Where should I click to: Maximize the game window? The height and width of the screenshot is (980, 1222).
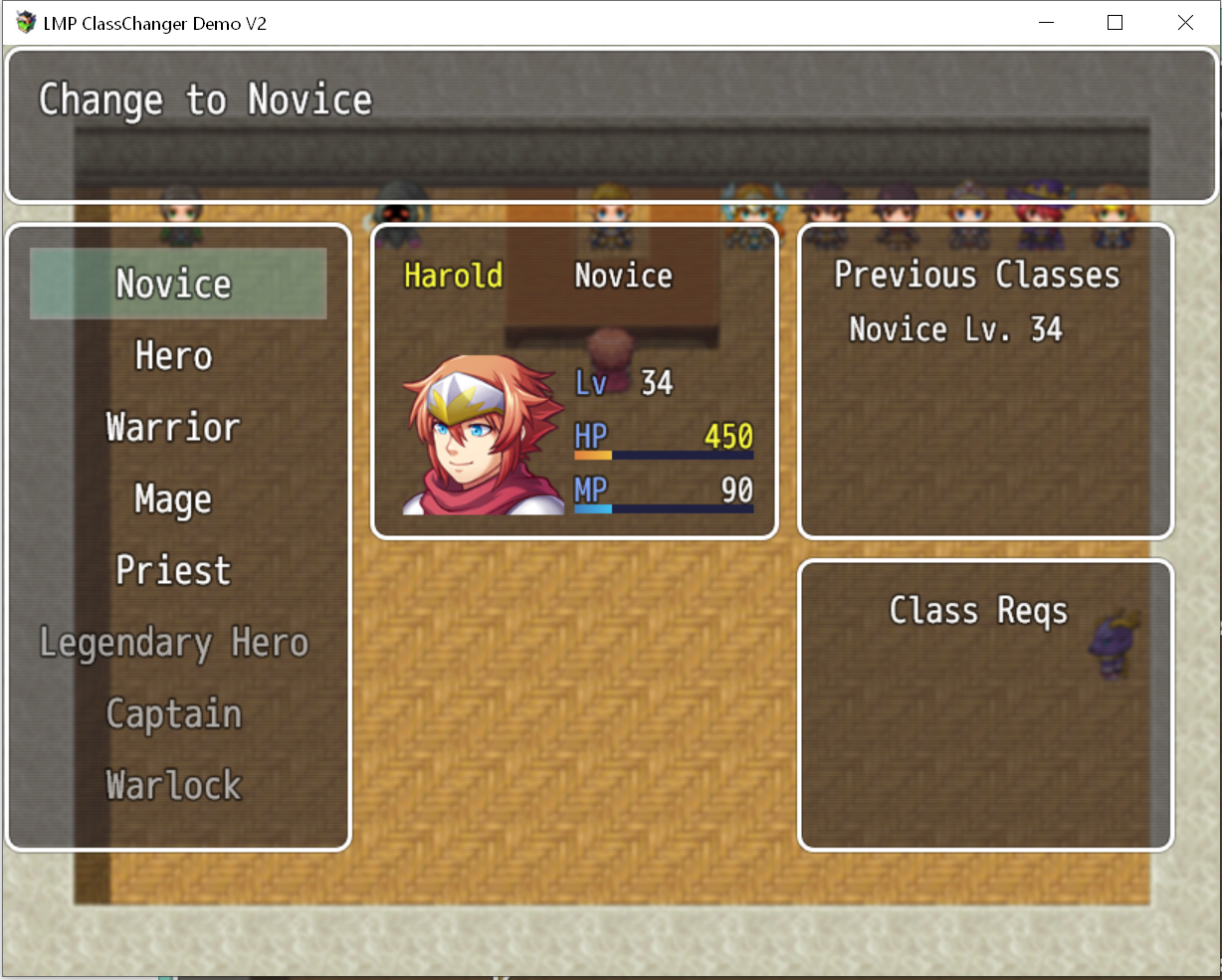1115,23
